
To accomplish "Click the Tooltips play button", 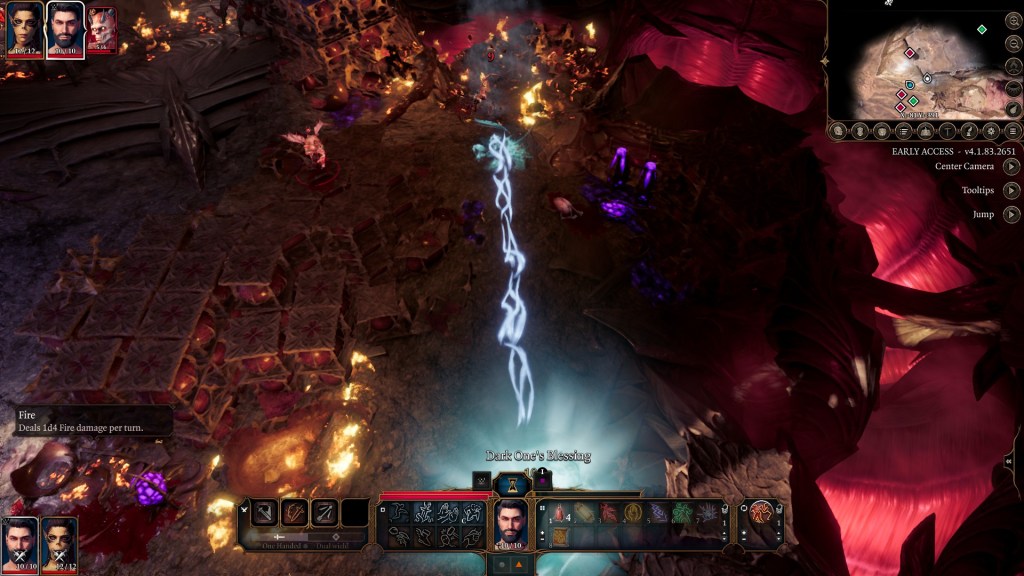I will point(1011,190).
